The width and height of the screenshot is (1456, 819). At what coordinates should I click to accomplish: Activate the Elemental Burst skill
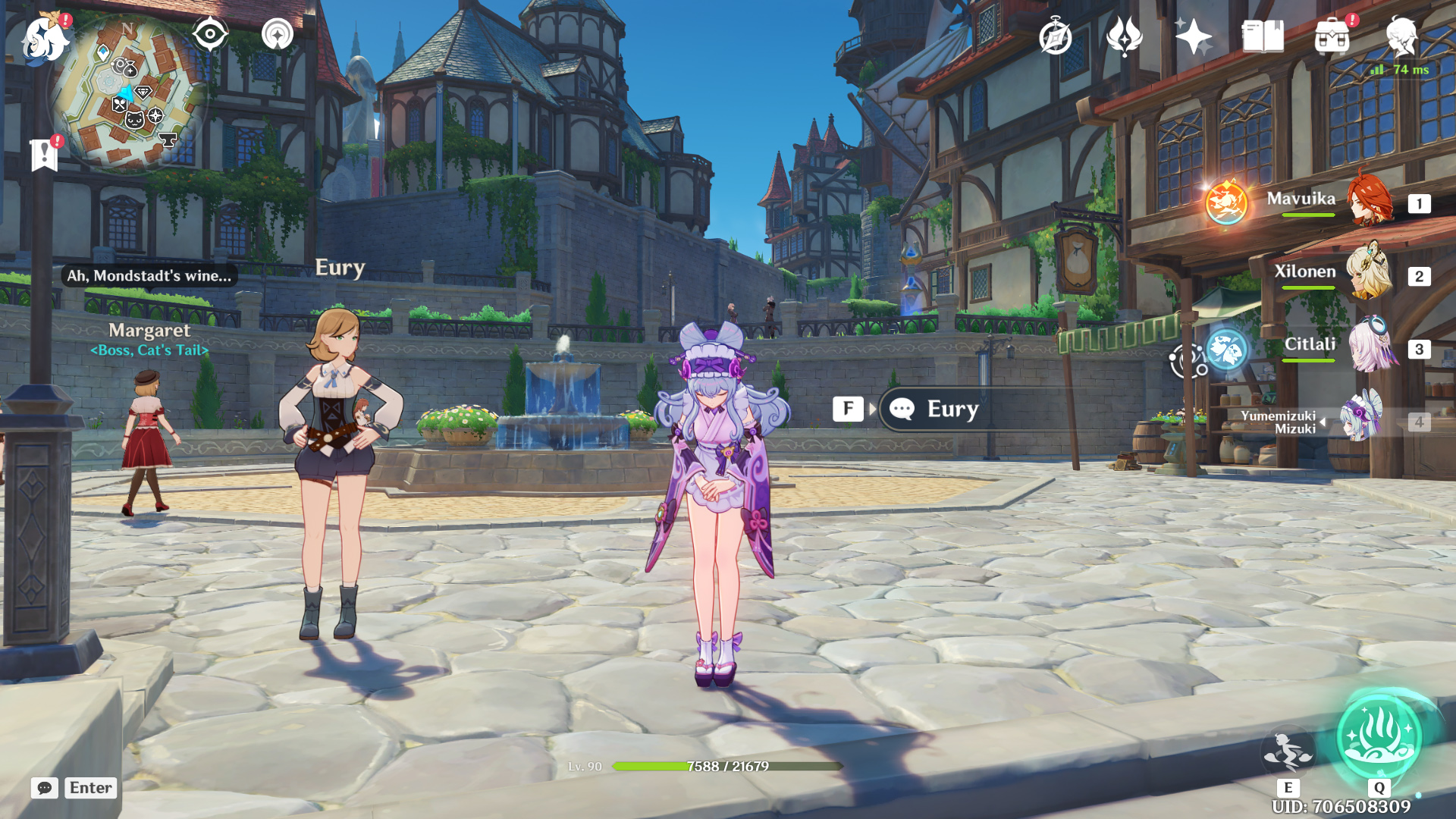pos(1379,737)
